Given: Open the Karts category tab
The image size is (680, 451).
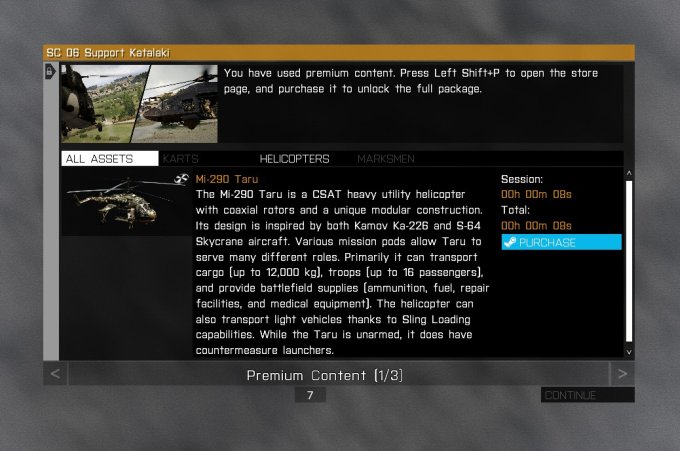Looking at the screenshot, I should pyautogui.click(x=181, y=159).
